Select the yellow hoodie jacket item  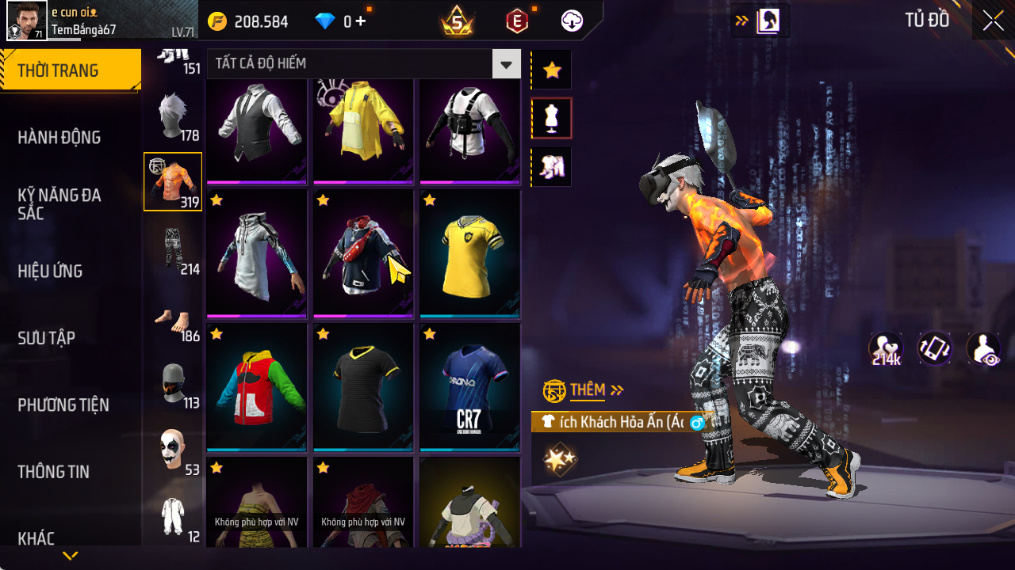(365, 130)
